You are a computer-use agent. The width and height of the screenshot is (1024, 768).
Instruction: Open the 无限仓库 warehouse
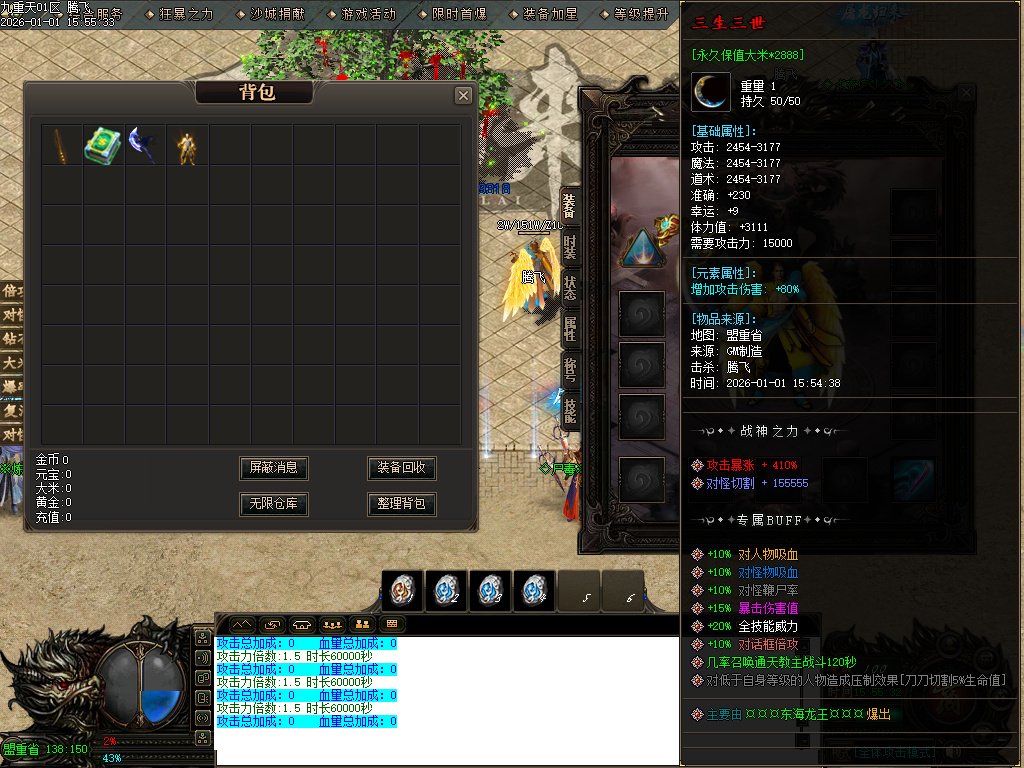[274, 504]
